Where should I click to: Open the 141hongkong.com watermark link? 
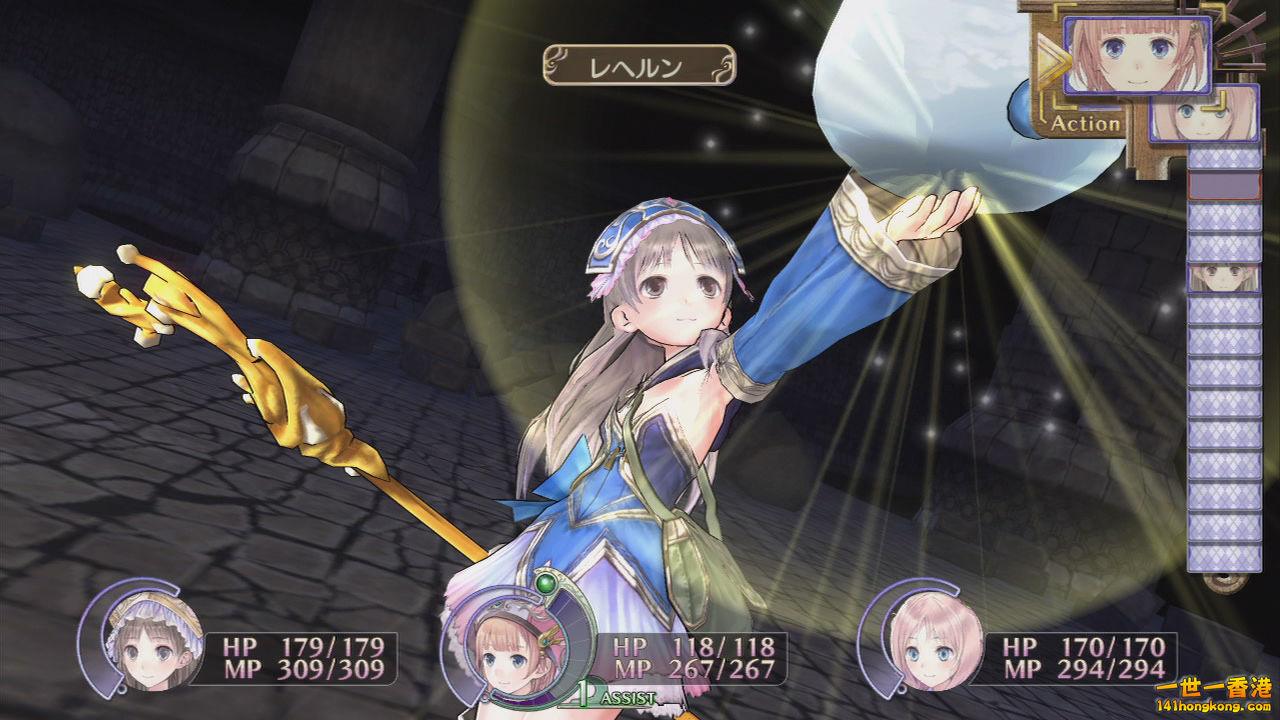pyautogui.click(x=1212, y=704)
